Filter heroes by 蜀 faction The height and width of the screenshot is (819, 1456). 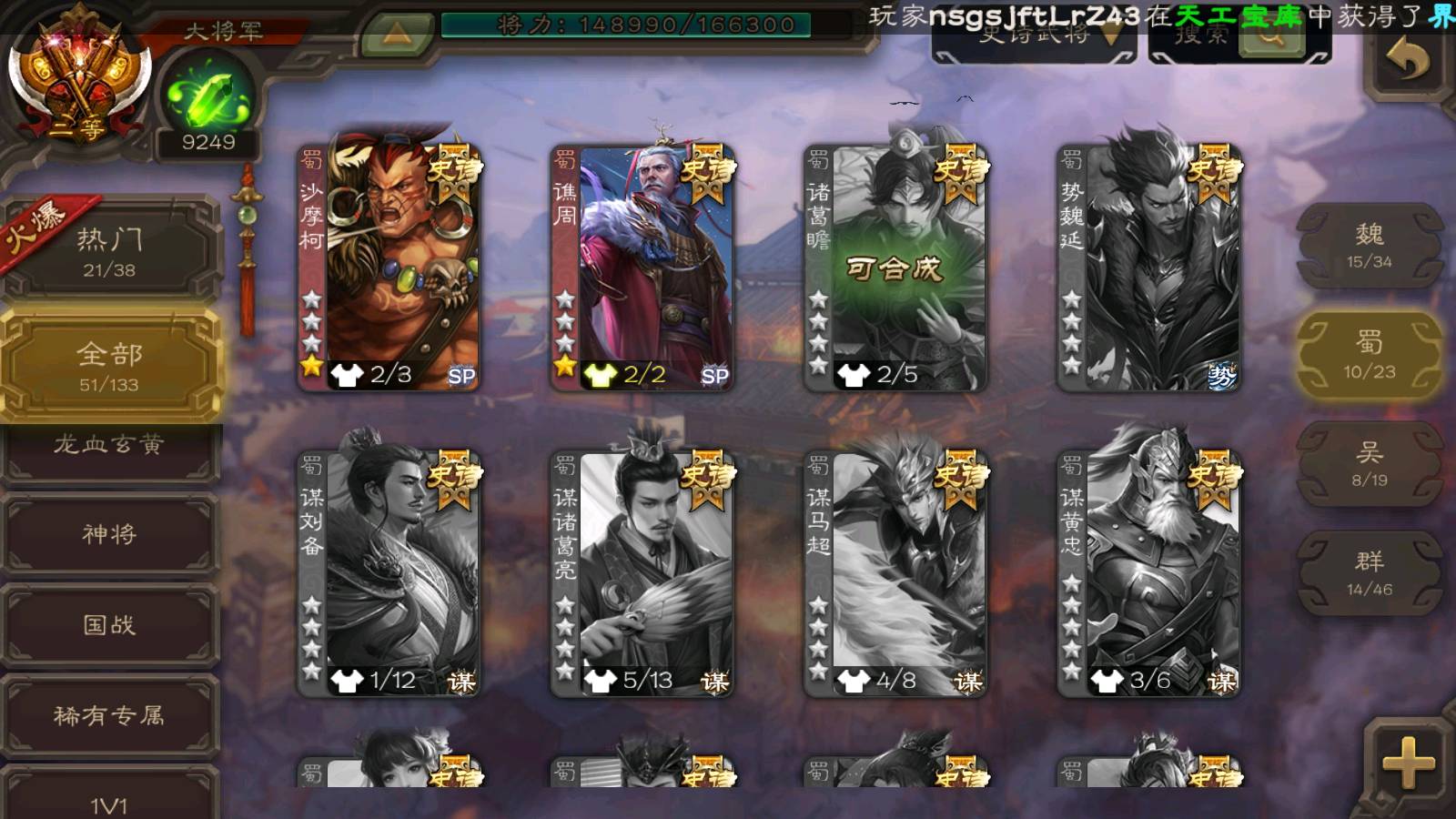tap(1369, 354)
